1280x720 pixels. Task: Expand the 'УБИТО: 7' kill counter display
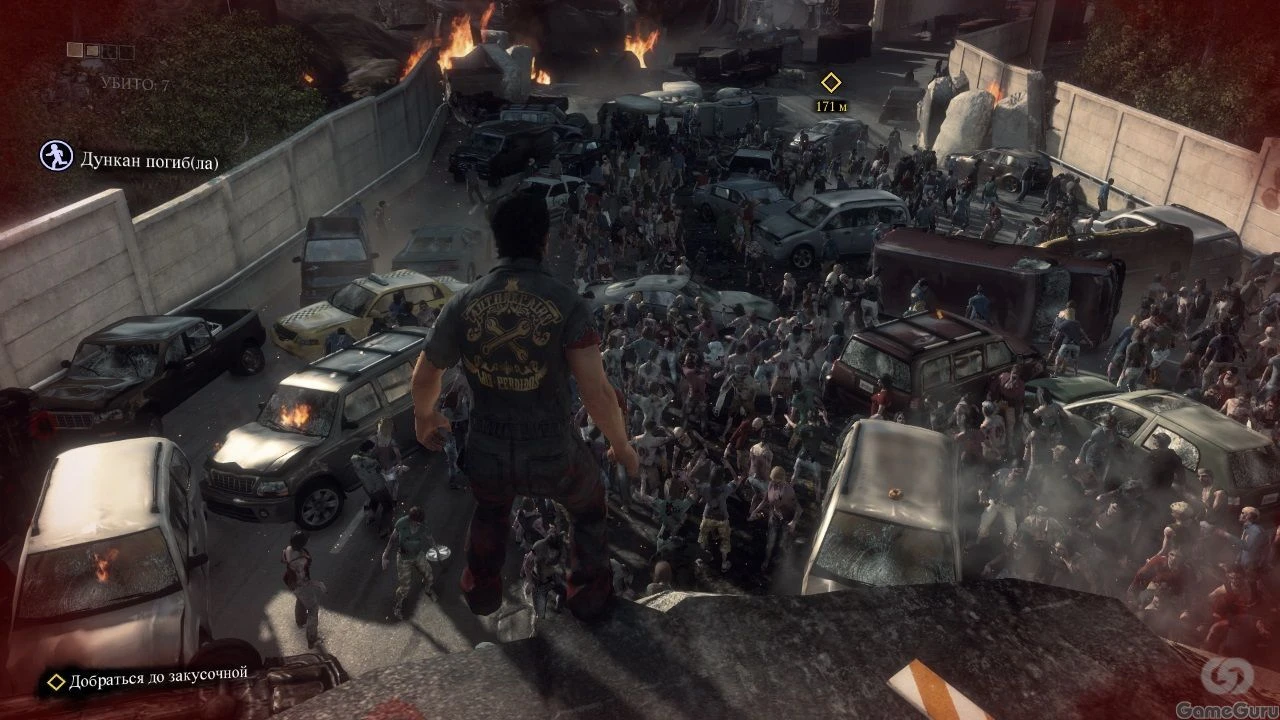[137, 82]
